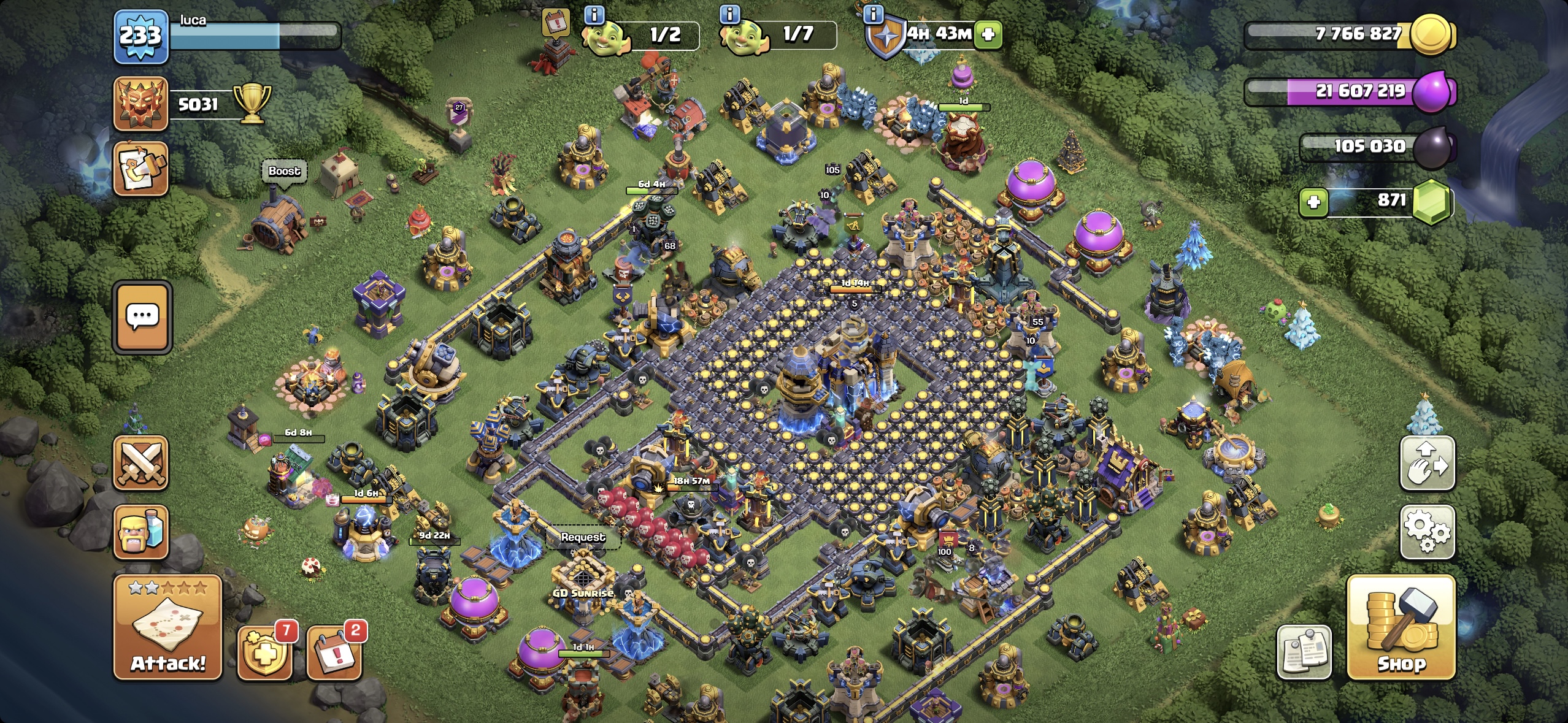Open the clan chat panel
Screen dimensions: 1568x723
click(x=142, y=316)
